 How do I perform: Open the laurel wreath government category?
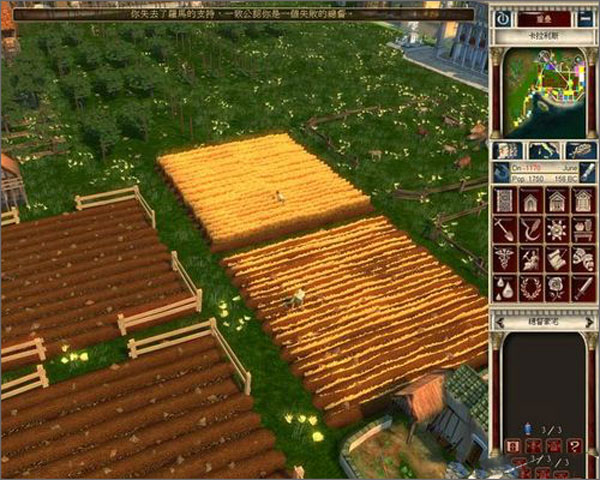pyautogui.click(x=530, y=288)
